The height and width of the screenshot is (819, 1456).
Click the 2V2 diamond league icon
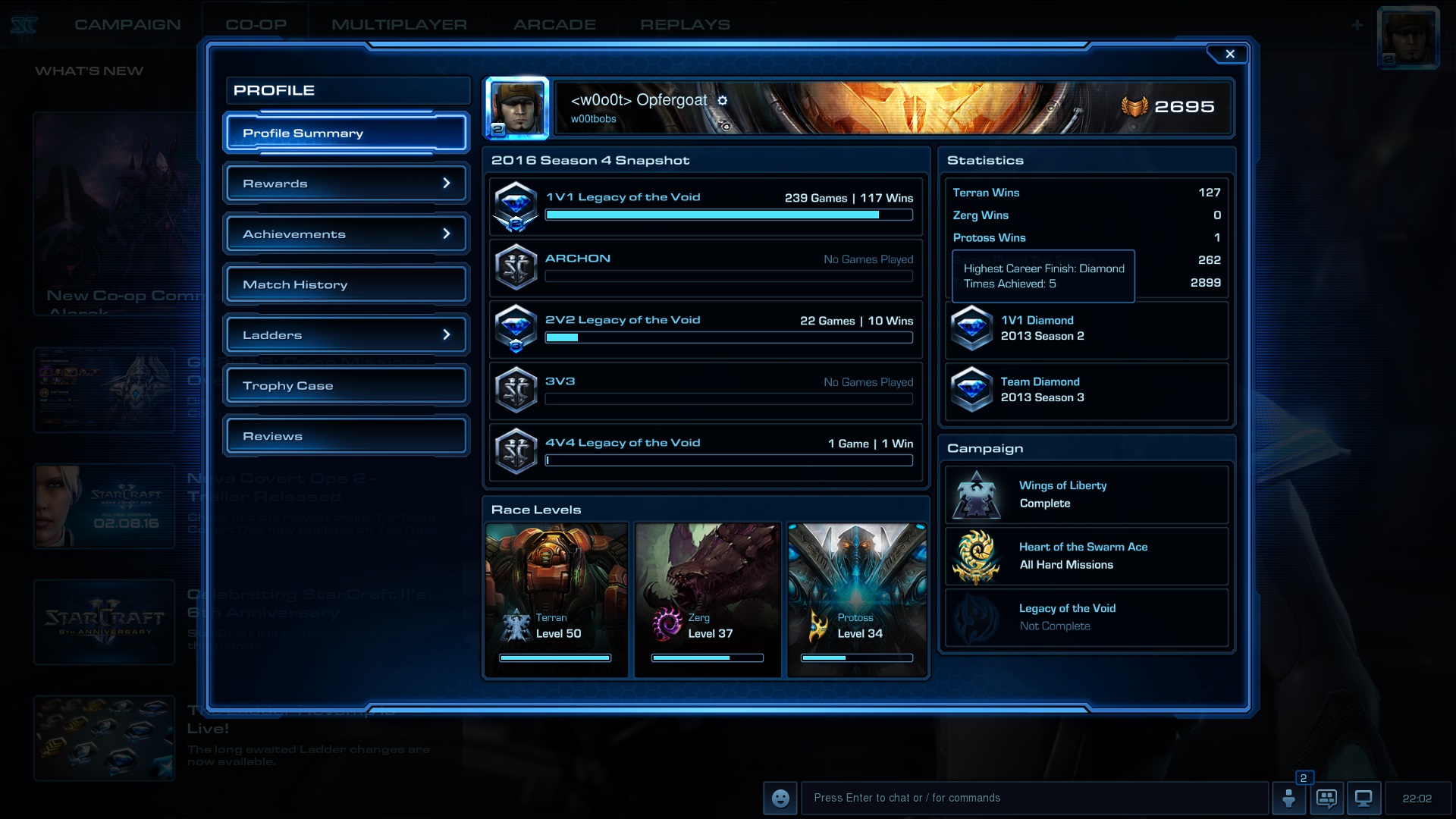(516, 329)
